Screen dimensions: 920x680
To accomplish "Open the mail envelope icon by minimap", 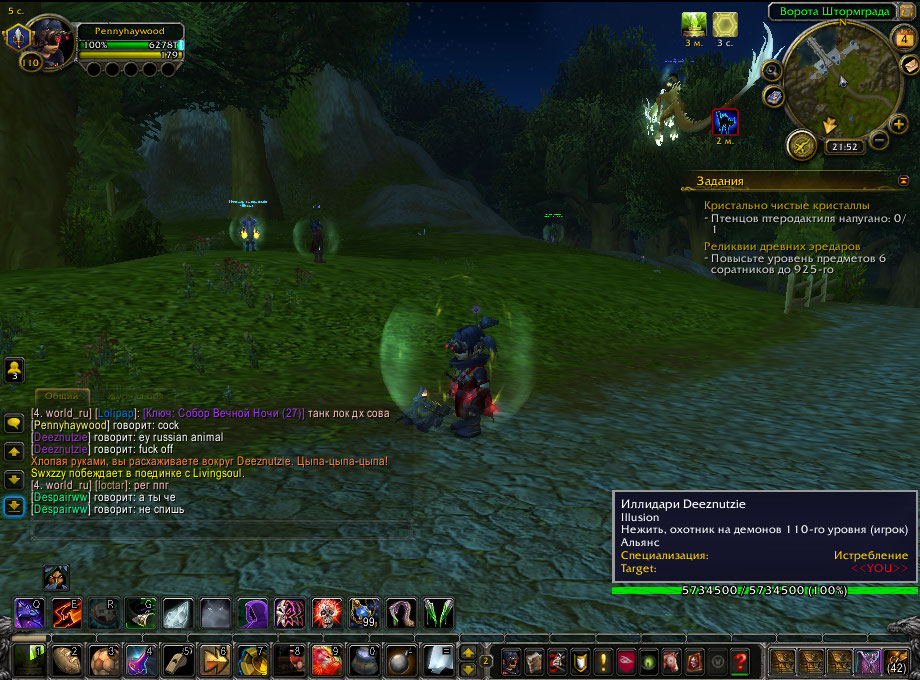I will click(x=910, y=64).
